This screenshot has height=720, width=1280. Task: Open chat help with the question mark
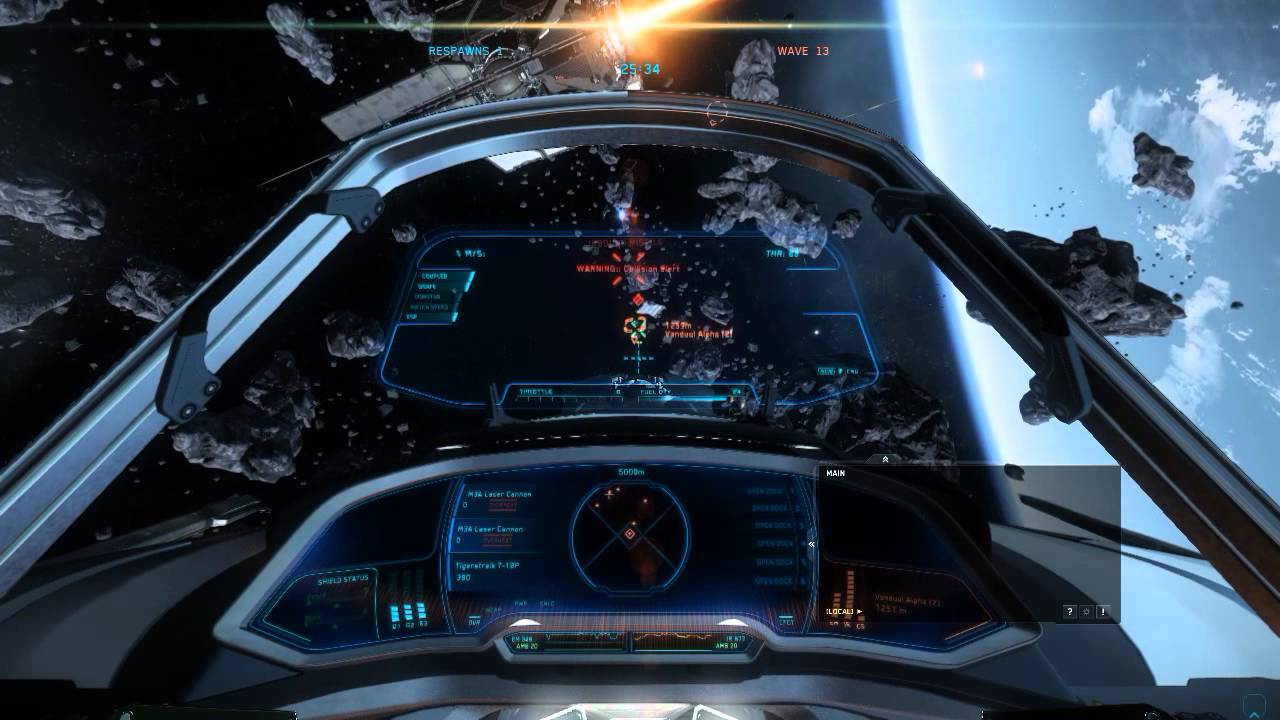coord(1070,612)
